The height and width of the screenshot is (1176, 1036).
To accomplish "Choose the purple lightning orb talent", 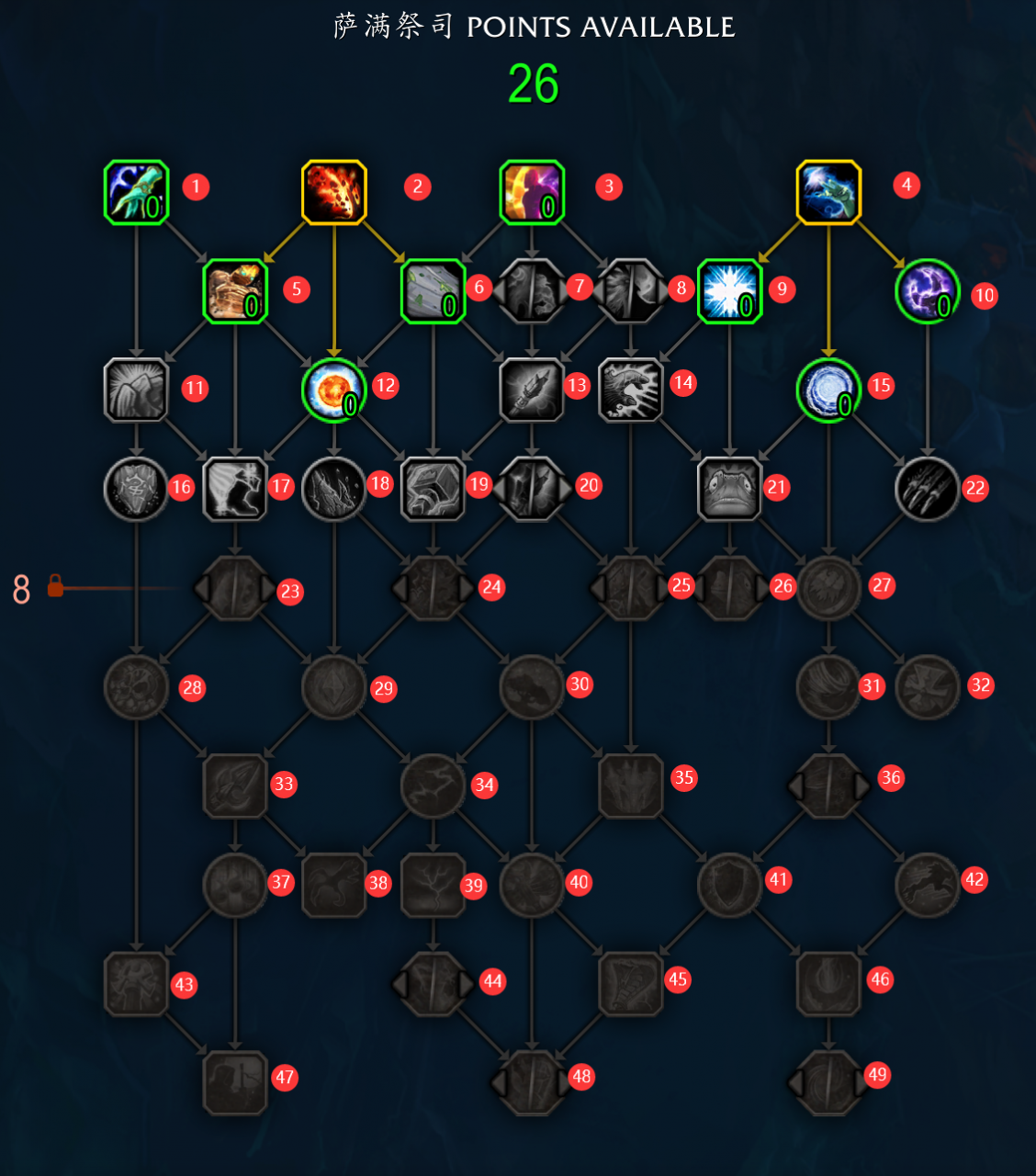I will point(928,291).
